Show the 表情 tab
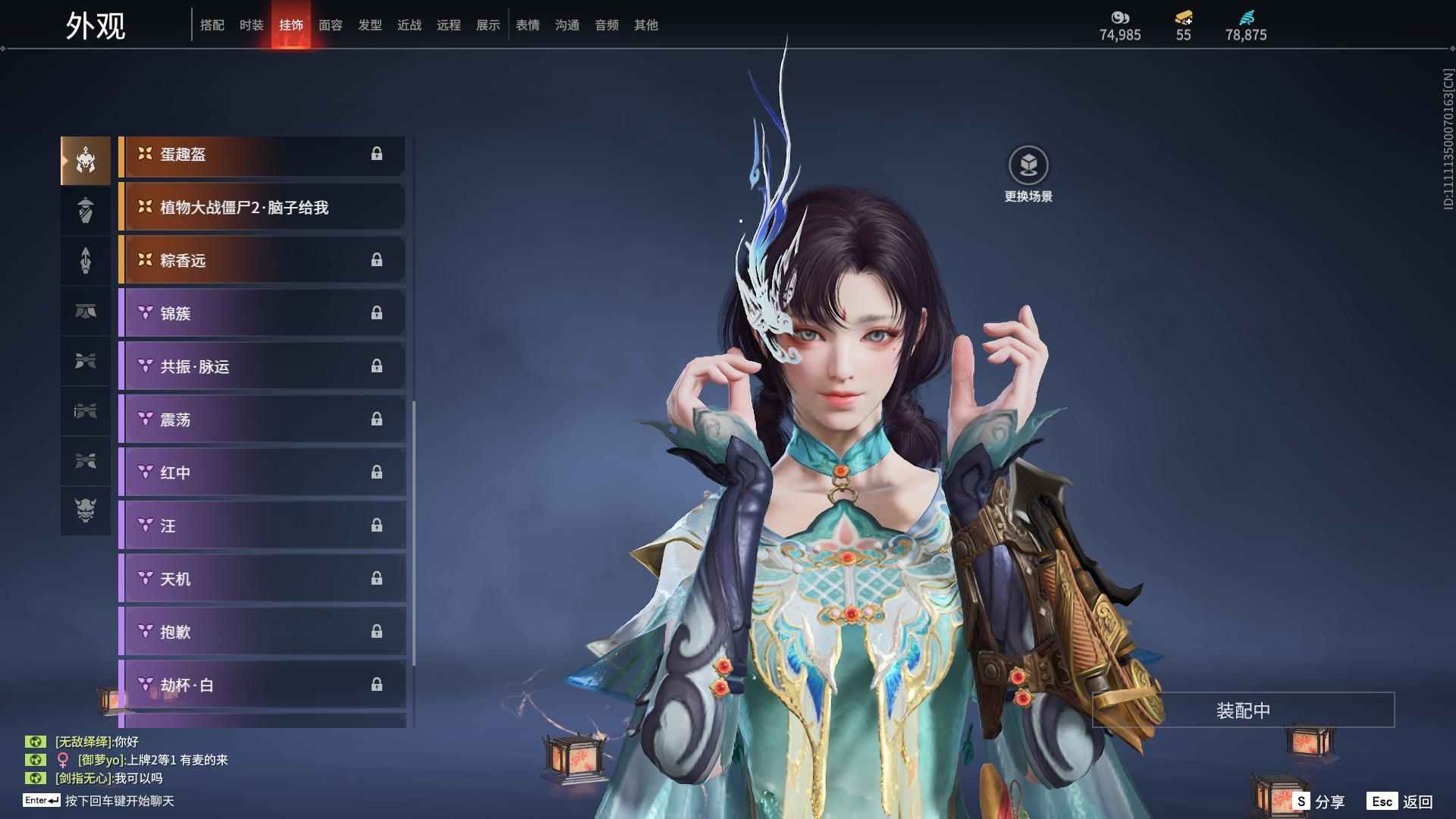Screen dimensions: 1456x819 [527, 25]
